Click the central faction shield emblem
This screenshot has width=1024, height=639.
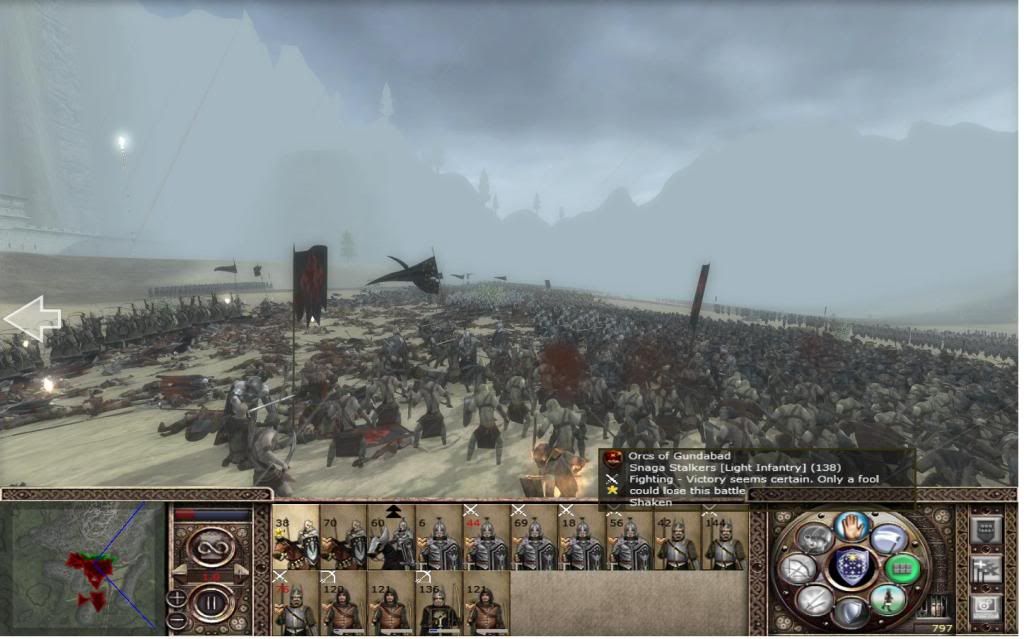(851, 567)
